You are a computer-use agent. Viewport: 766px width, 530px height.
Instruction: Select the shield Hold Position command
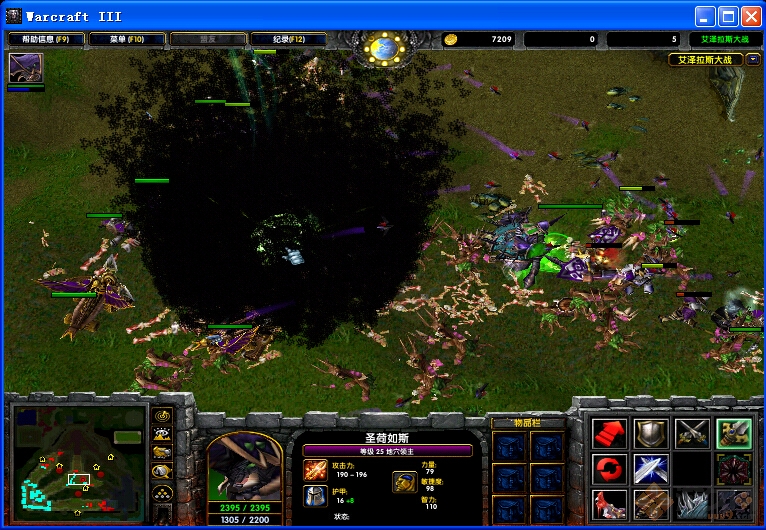click(x=651, y=432)
